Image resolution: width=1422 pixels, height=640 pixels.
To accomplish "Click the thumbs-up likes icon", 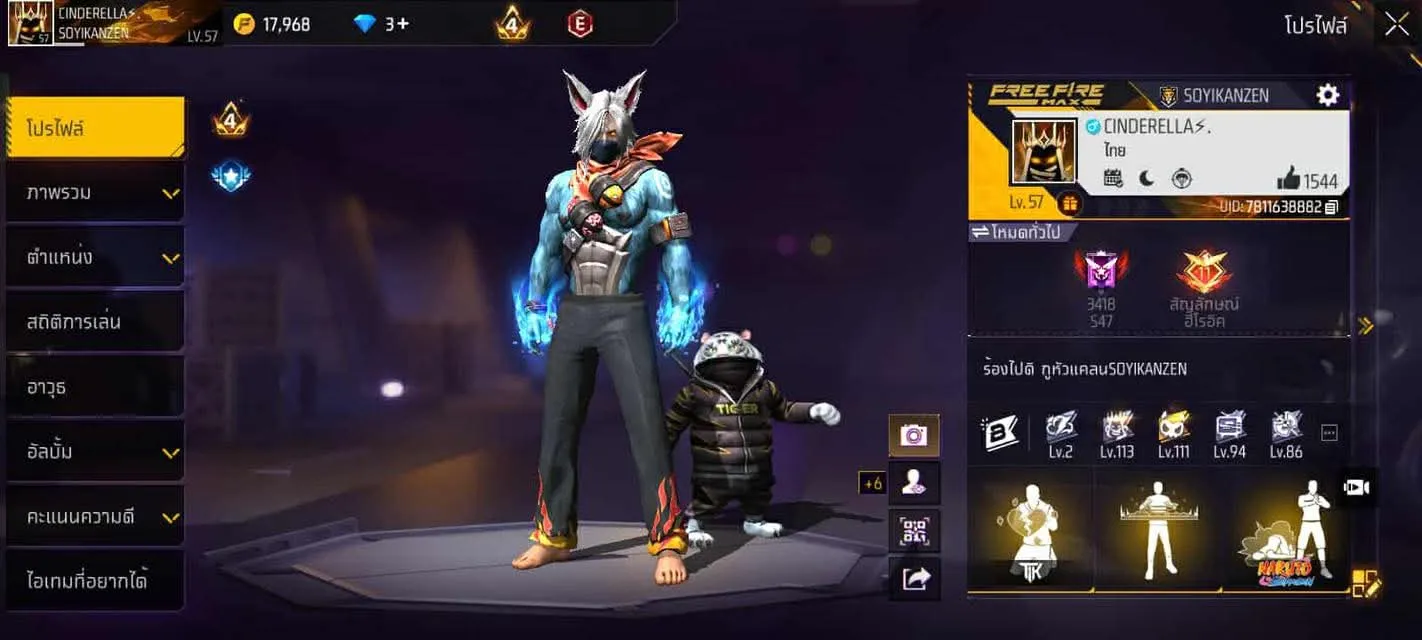I will [x=1288, y=180].
